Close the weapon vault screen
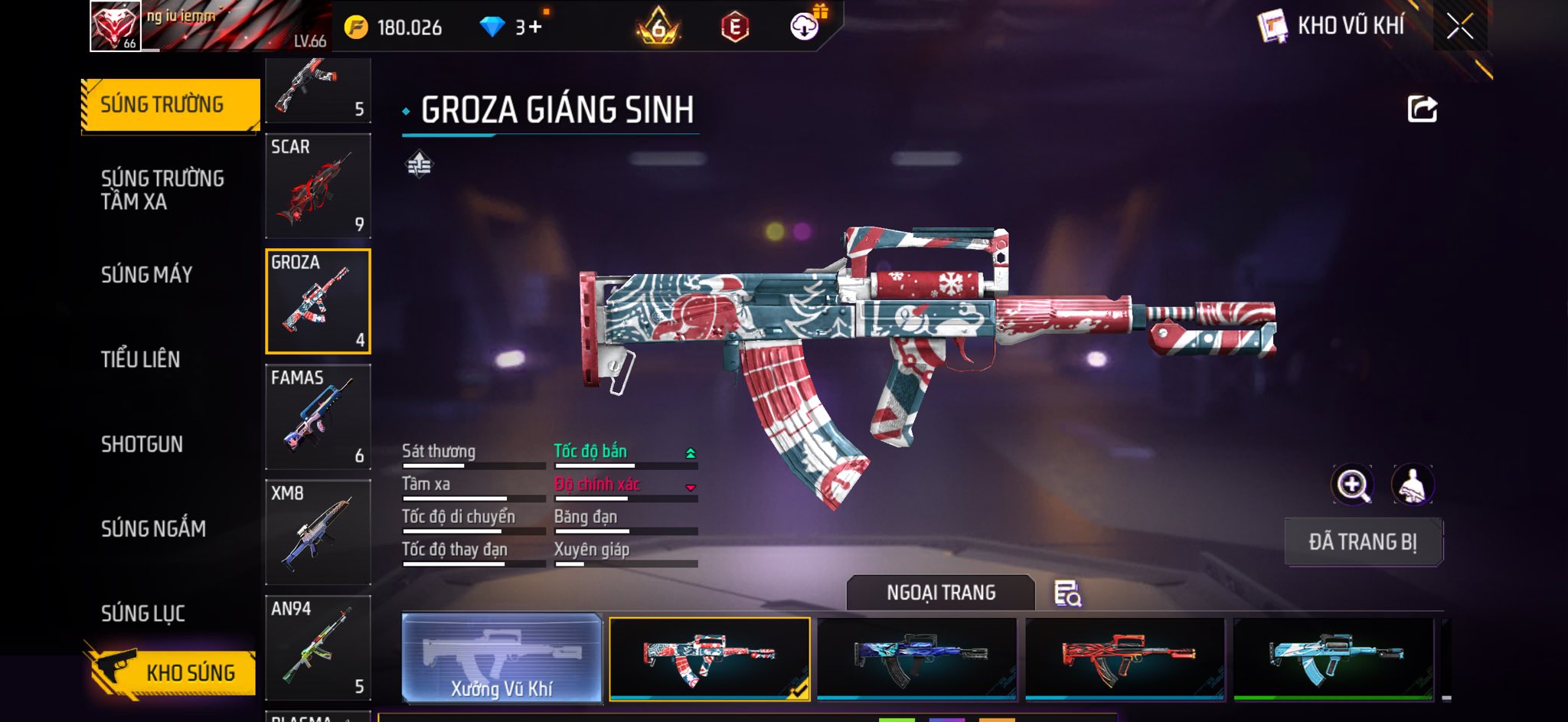The width and height of the screenshot is (1568, 722). tap(1459, 27)
